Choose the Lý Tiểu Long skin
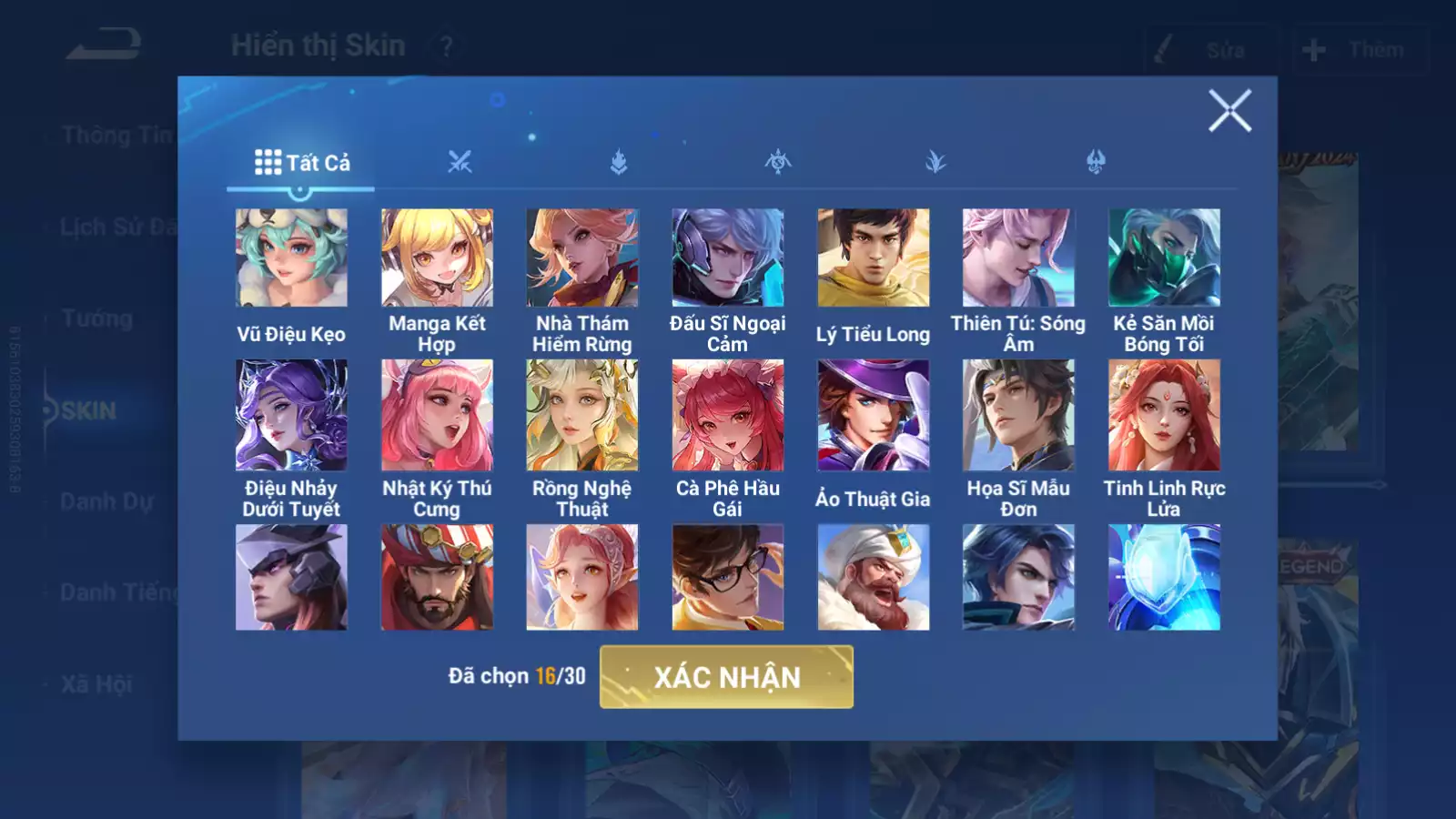Viewport: 1456px width, 819px height. pyautogui.click(x=874, y=258)
